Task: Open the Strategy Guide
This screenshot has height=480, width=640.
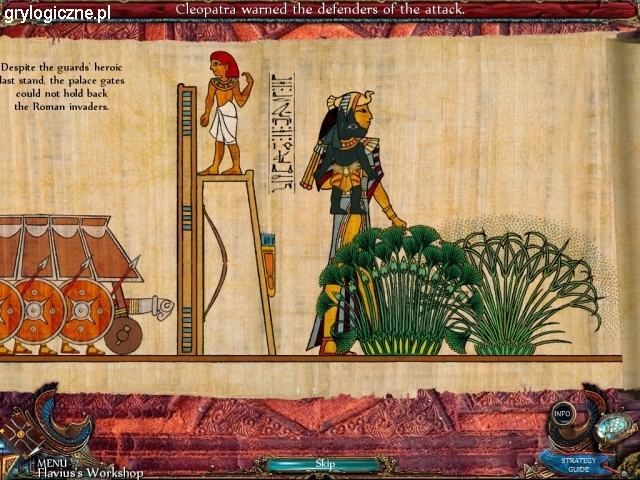Action: coord(577,463)
